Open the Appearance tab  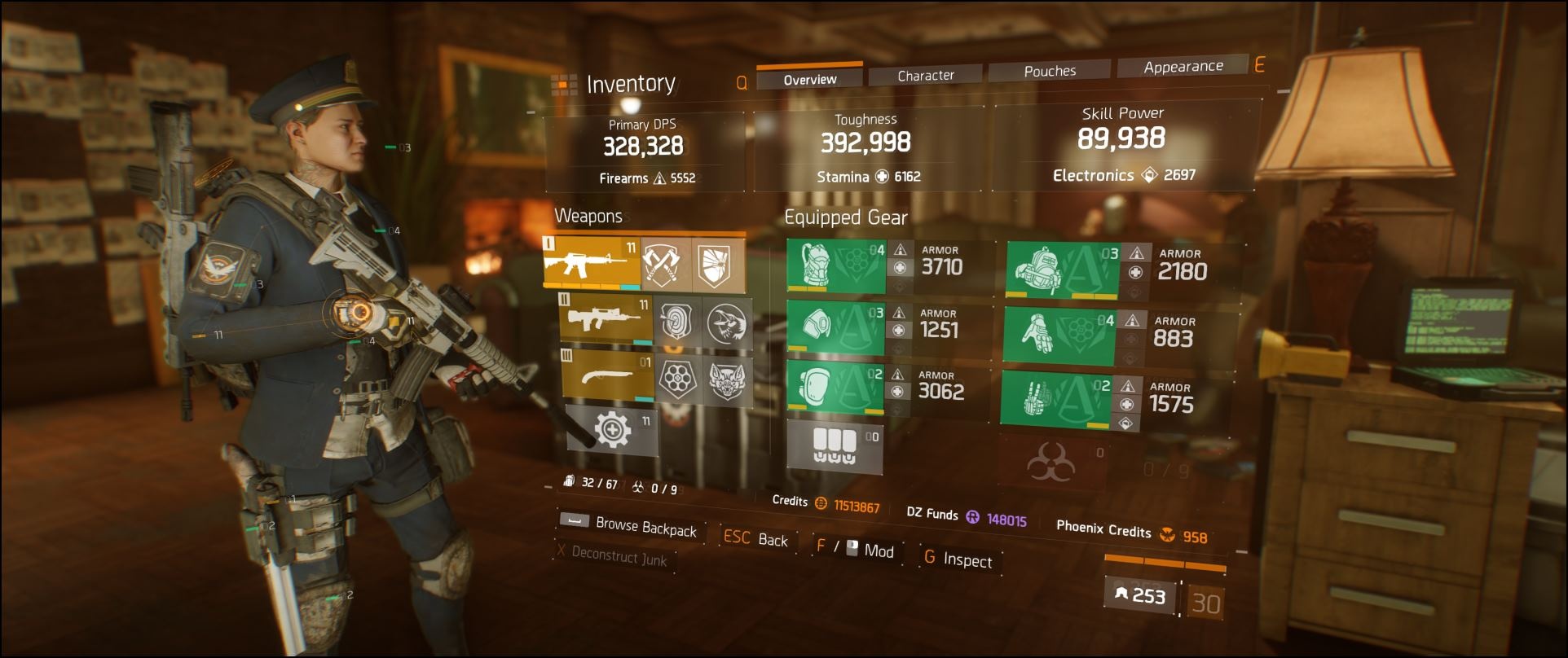click(1183, 67)
